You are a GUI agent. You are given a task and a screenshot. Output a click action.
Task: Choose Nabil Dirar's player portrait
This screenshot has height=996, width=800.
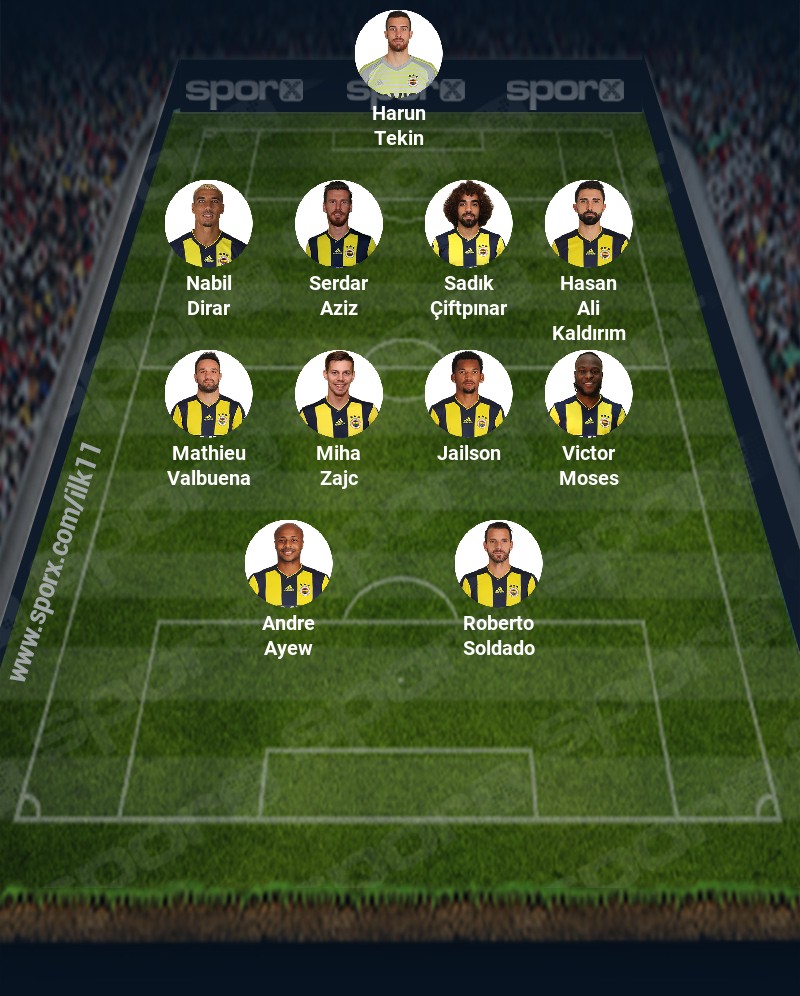click(209, 224)
